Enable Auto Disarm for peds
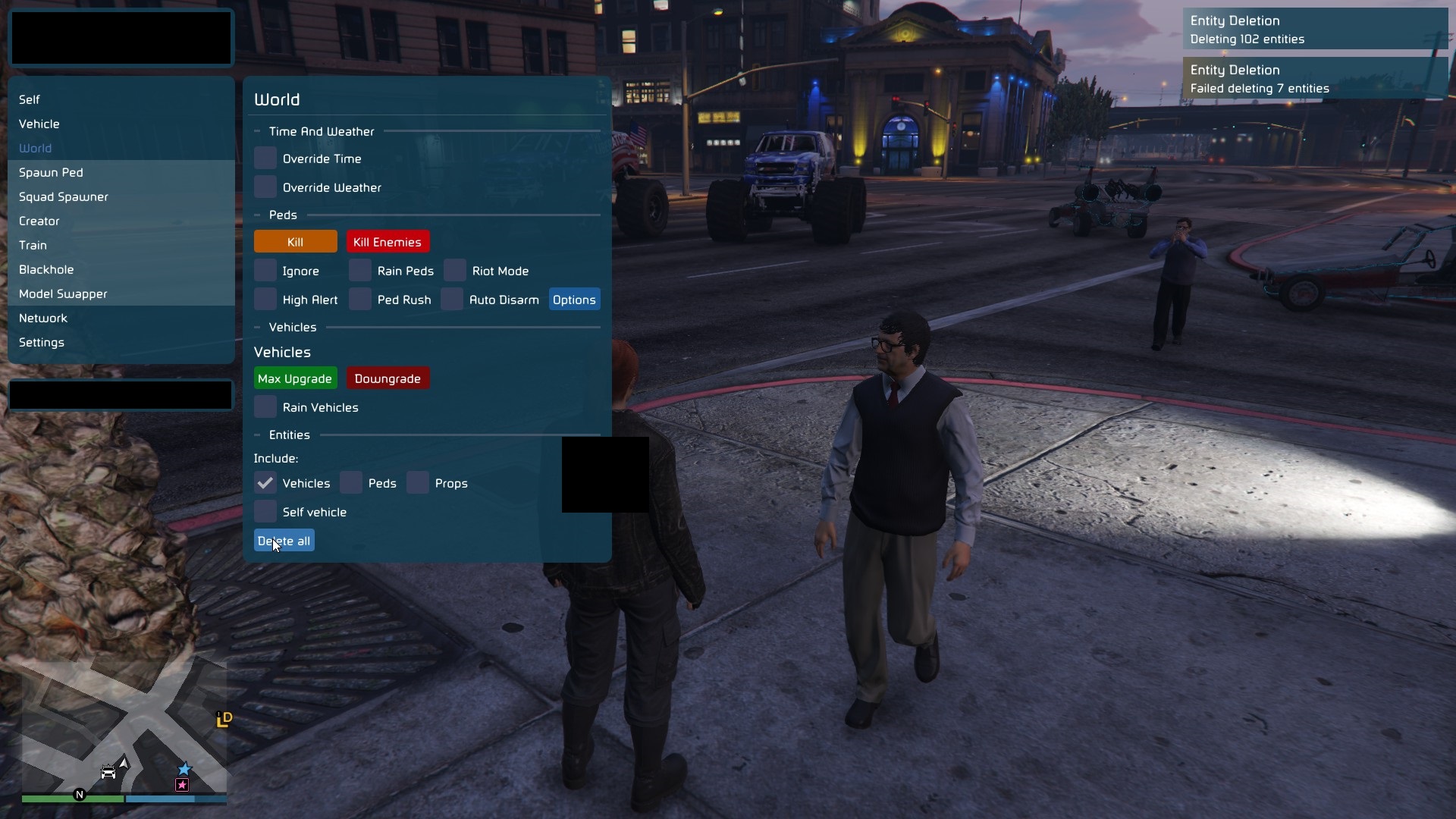The image size is (1456, 819). (x=453, y=299)
